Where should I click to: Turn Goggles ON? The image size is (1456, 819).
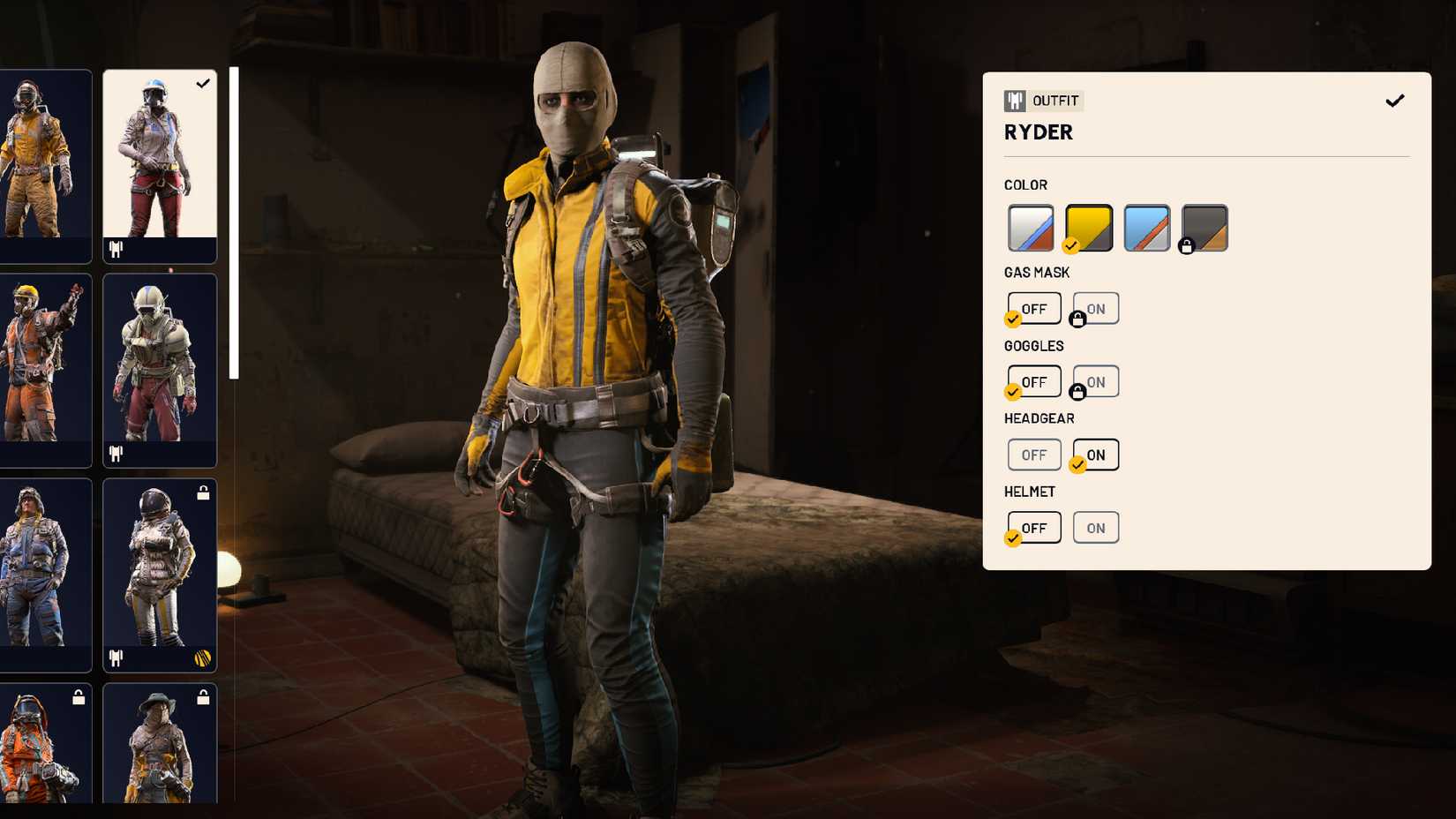pos(1095,381)
